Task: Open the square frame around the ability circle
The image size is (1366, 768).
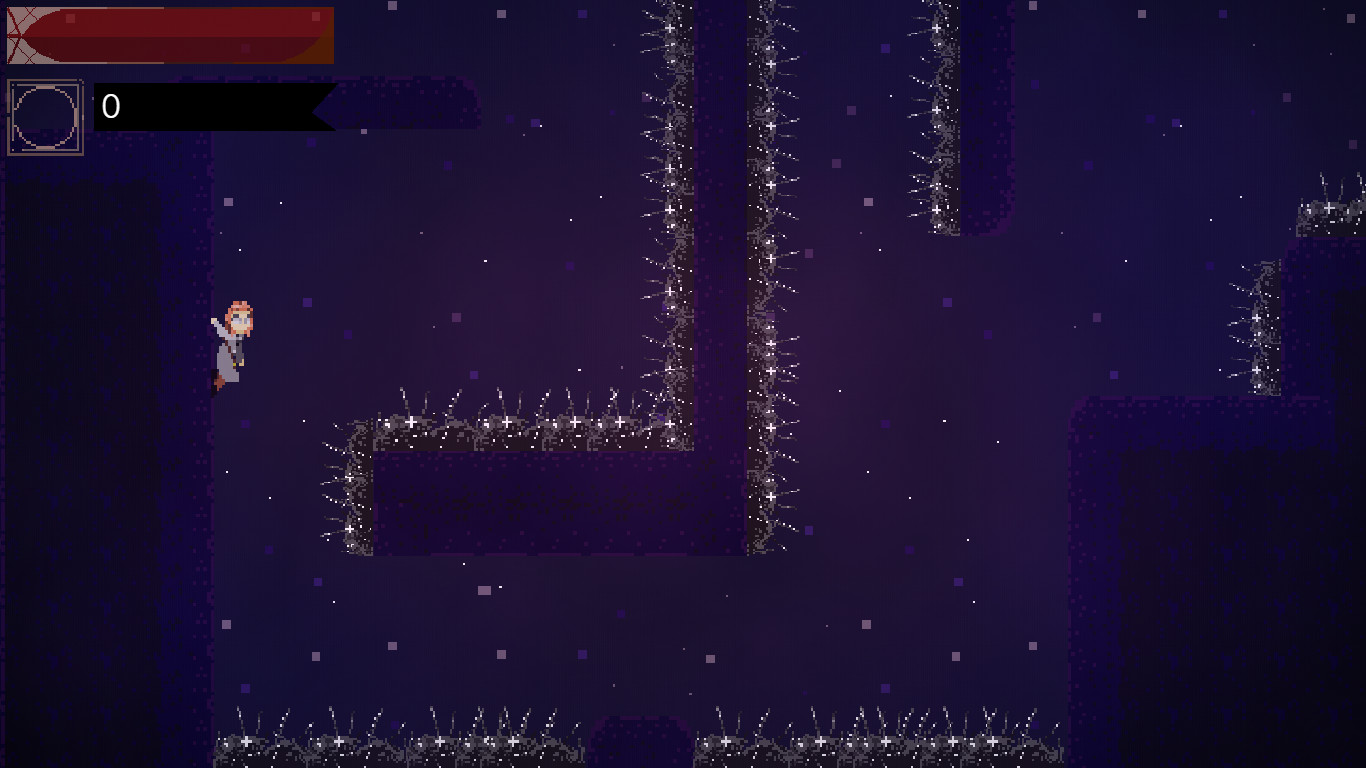Action: 45,113
